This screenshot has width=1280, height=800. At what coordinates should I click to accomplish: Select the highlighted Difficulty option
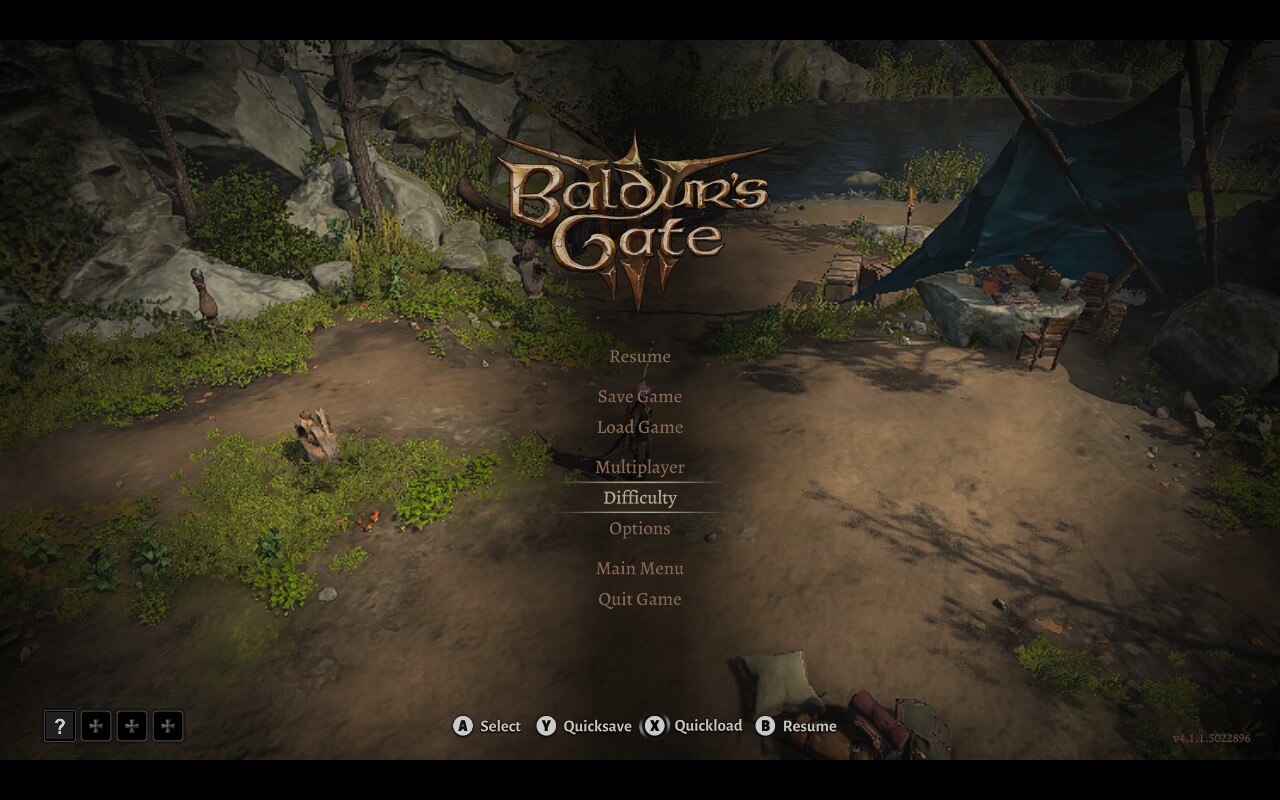639,498
